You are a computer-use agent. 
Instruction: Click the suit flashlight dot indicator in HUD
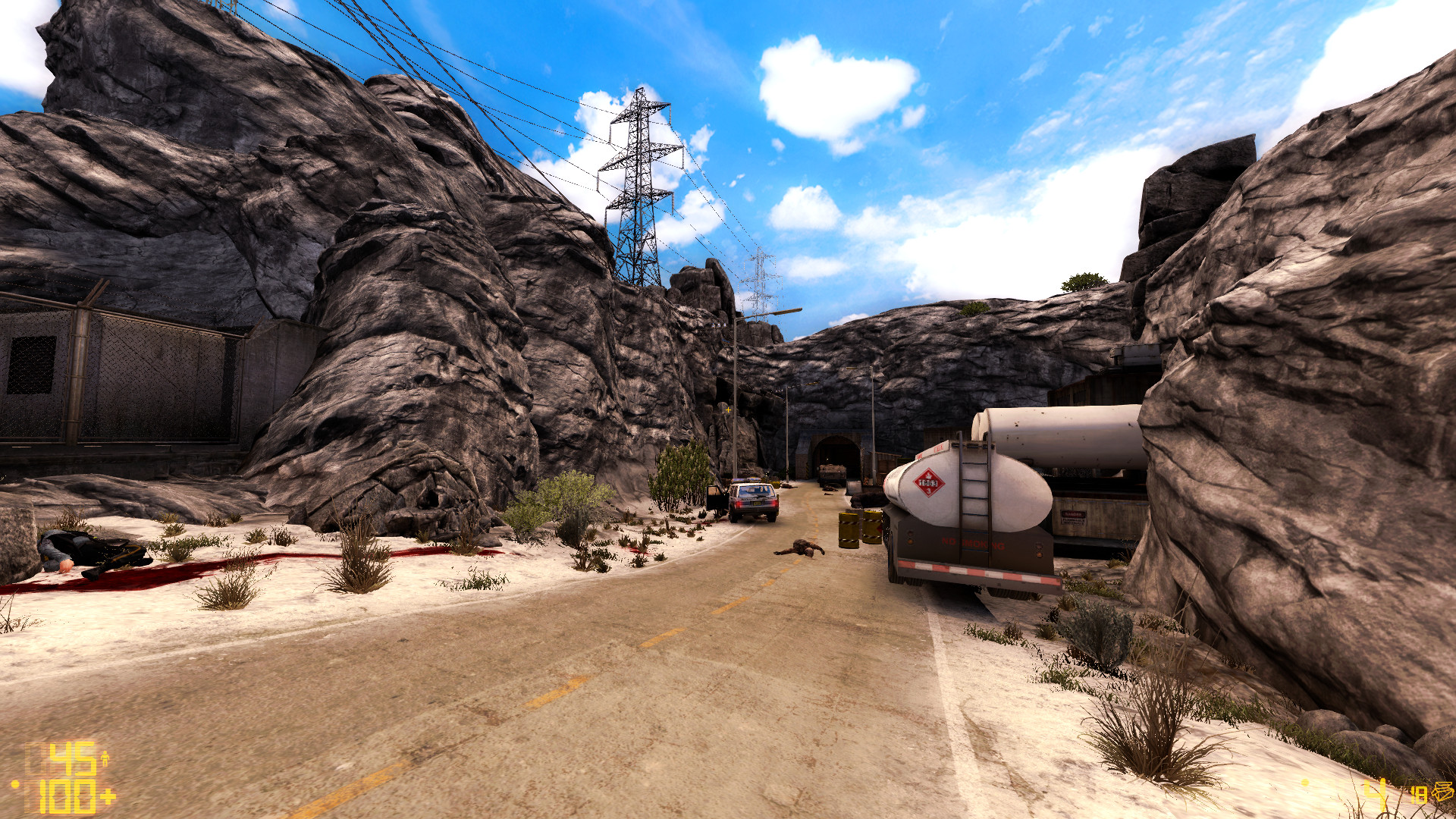1306,782
